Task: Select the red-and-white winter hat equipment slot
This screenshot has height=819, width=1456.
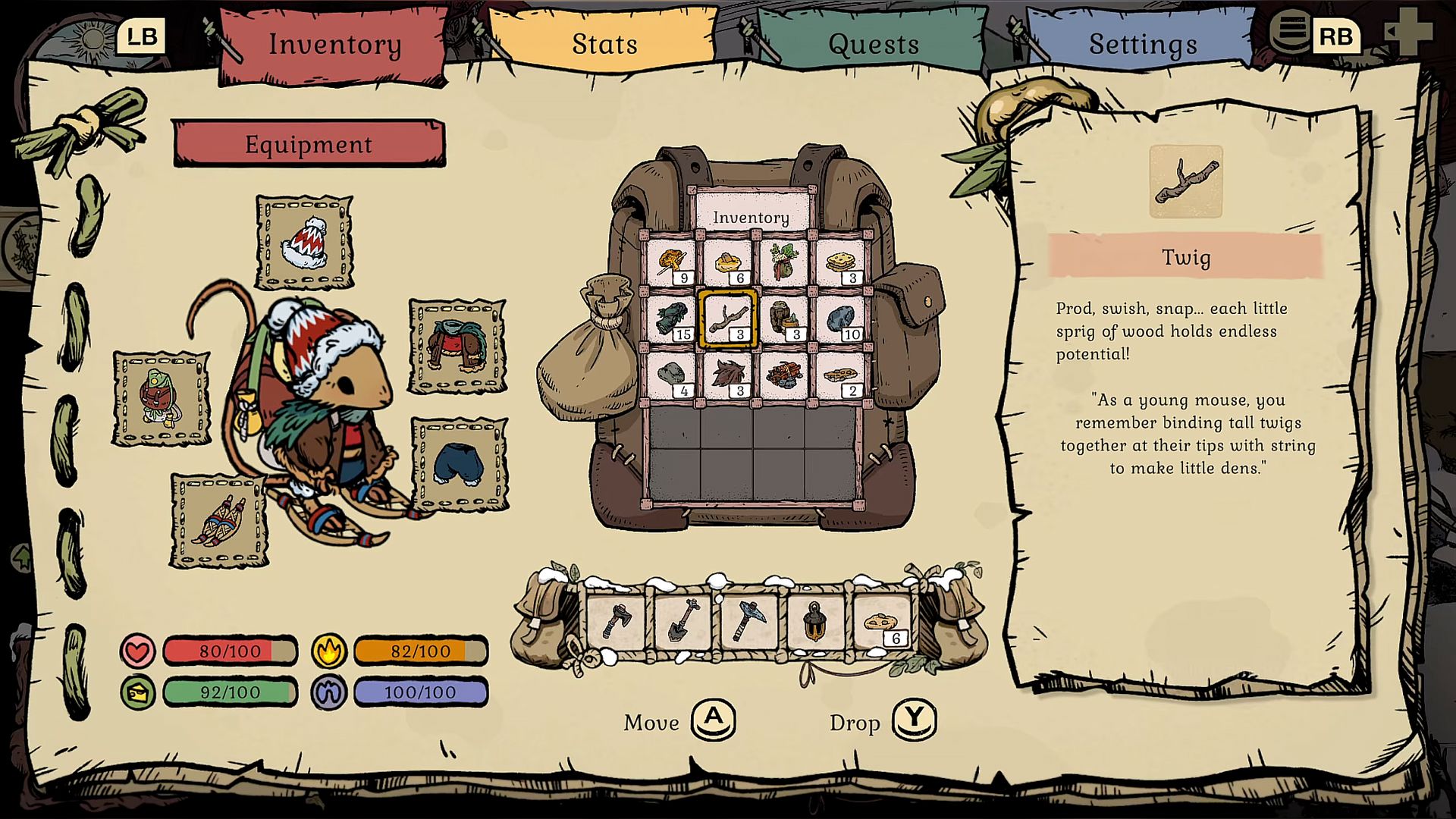Action: pos(305,243)
